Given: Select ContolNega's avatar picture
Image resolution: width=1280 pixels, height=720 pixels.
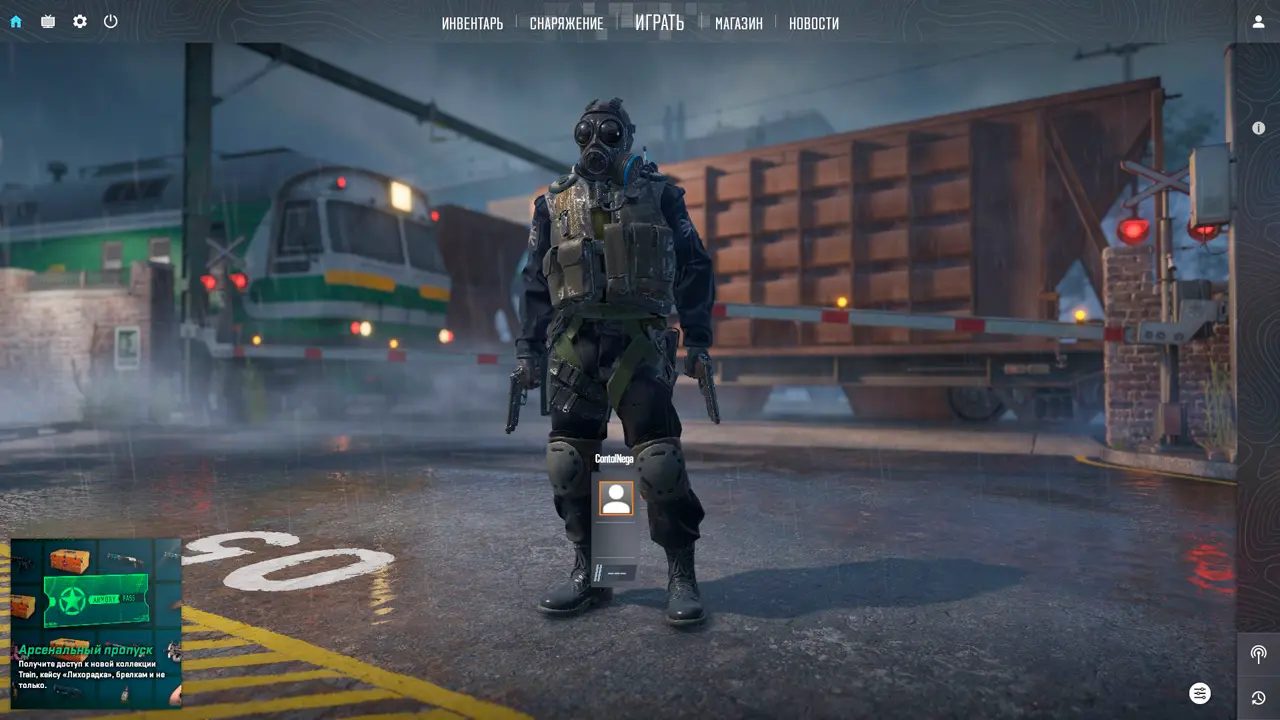Looking at the screenshot, I should pos(616,498).
